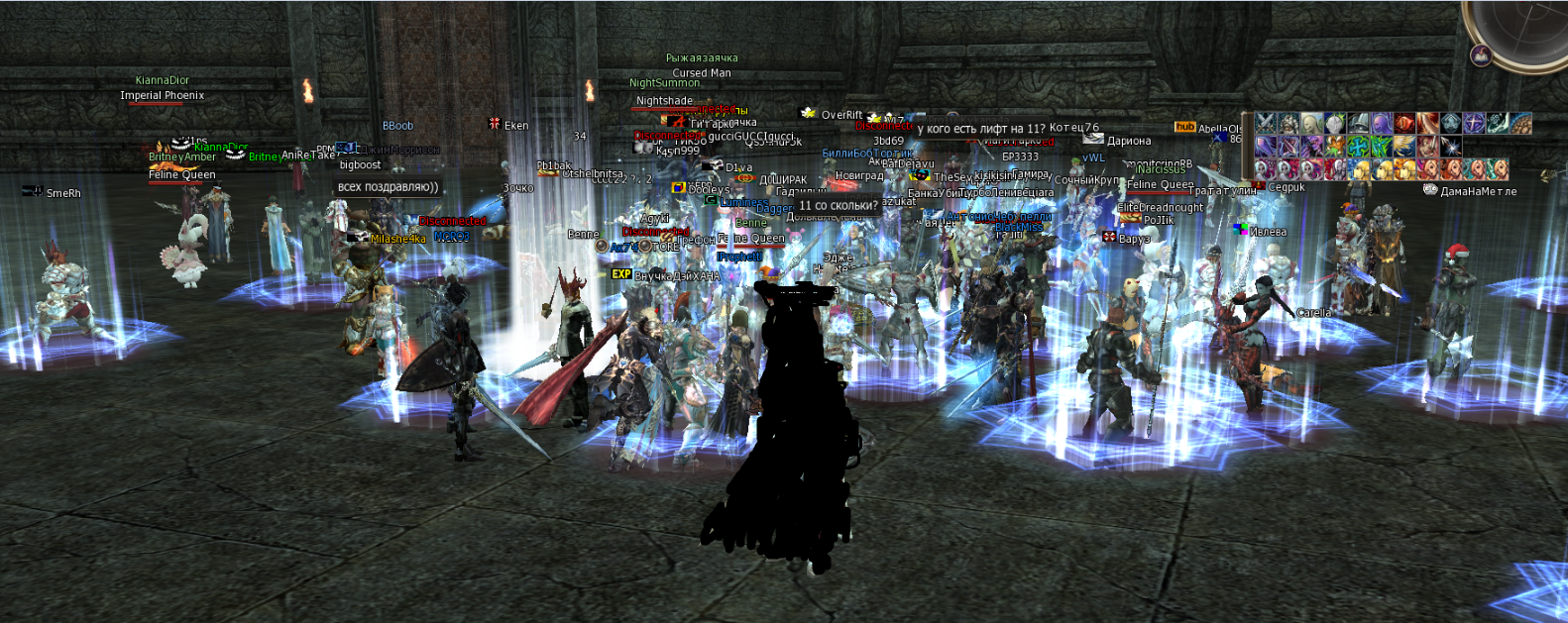The width and height of the screenshot is (1568, 623).
Task: Click the open book button beside the radar
Action: [1481, 54]
